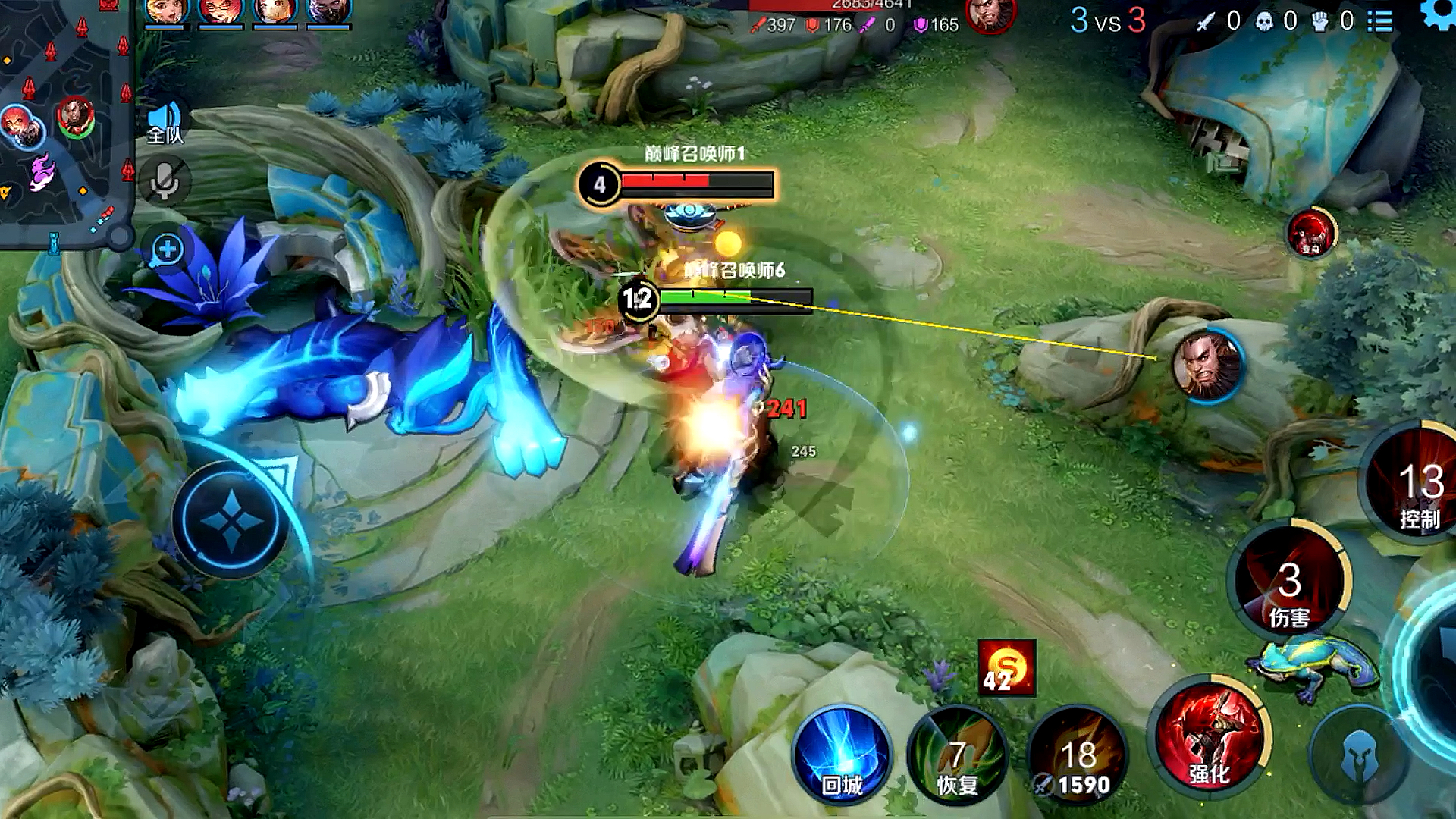The height and width of the screenshot is (819, 1456).
Task: Buy the recommended item with 42
Action: pyautogui.click(x=1006, y=668)
